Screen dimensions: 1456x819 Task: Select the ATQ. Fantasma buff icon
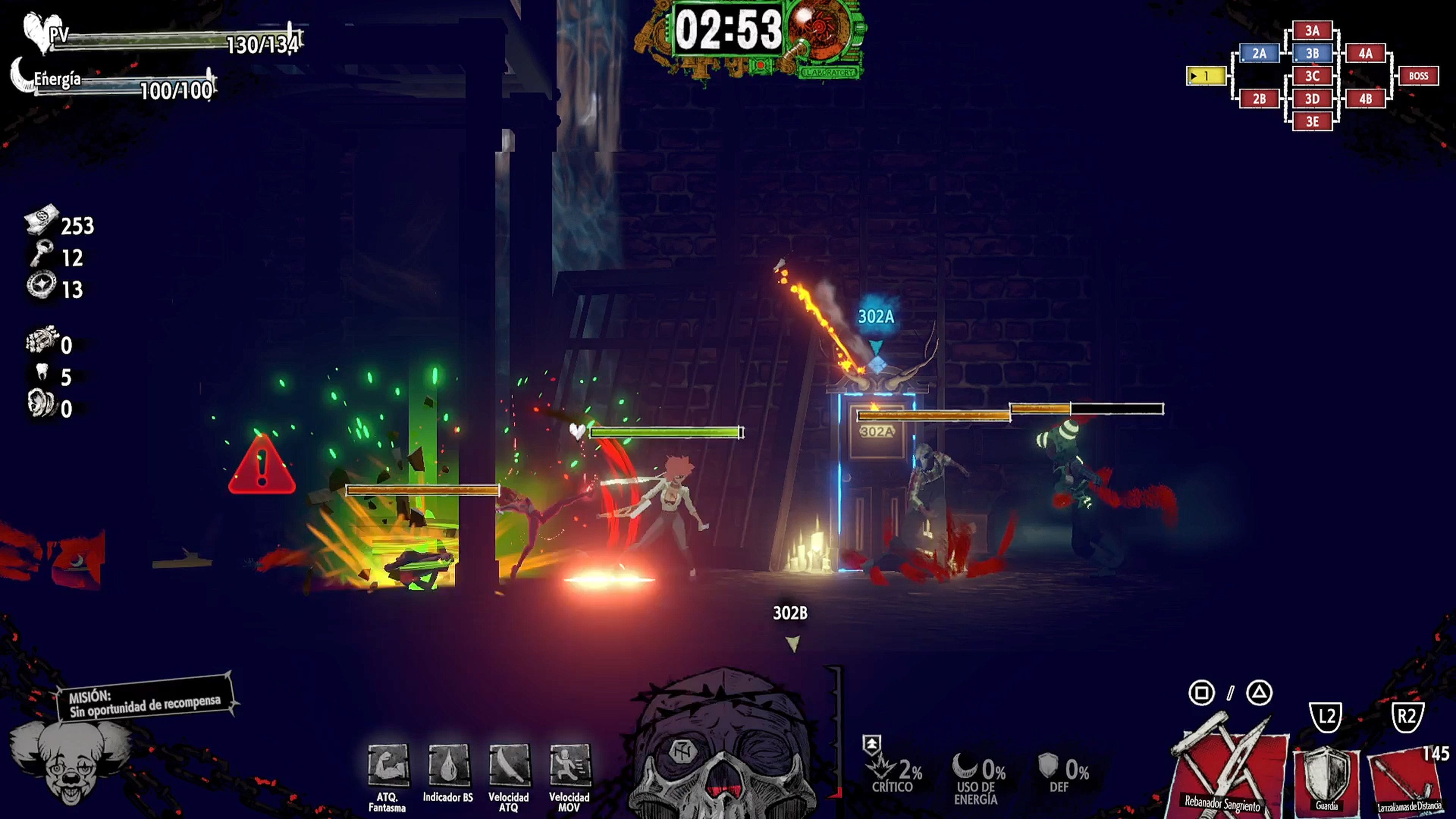tap(388, 765)
